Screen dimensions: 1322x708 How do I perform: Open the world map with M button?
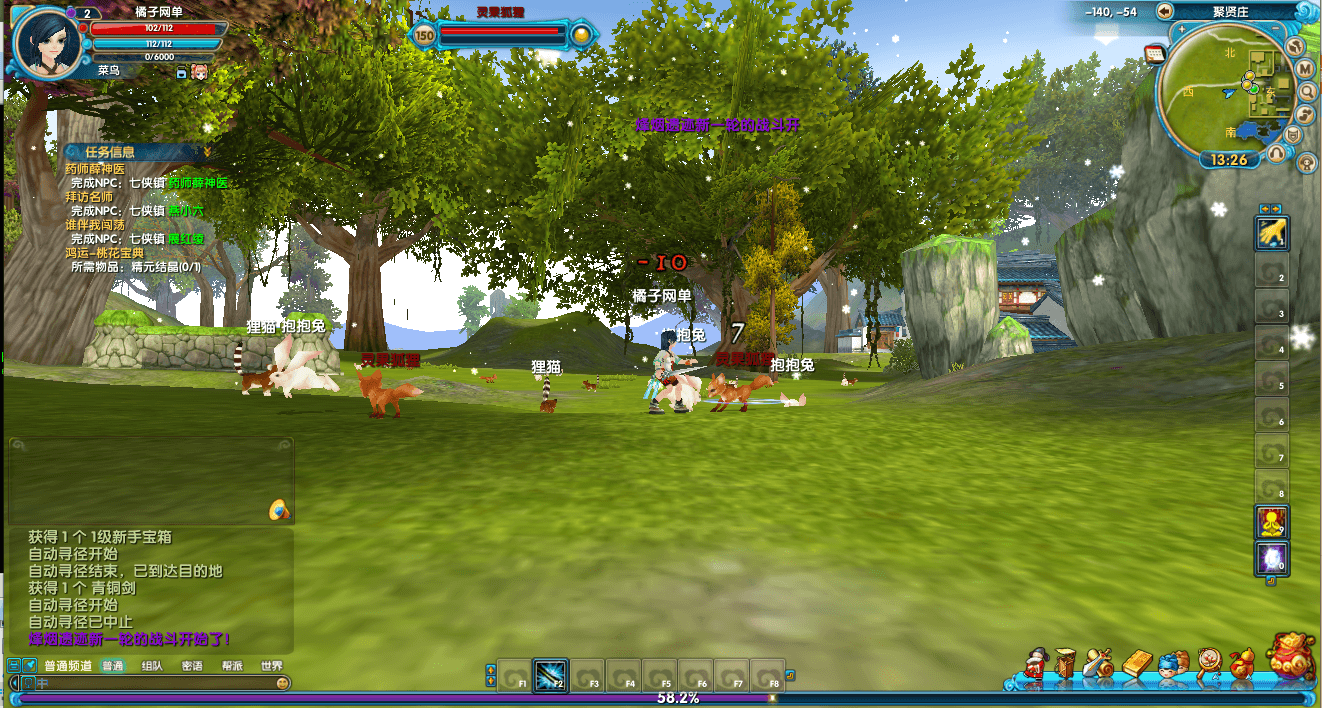point(1305,68)
